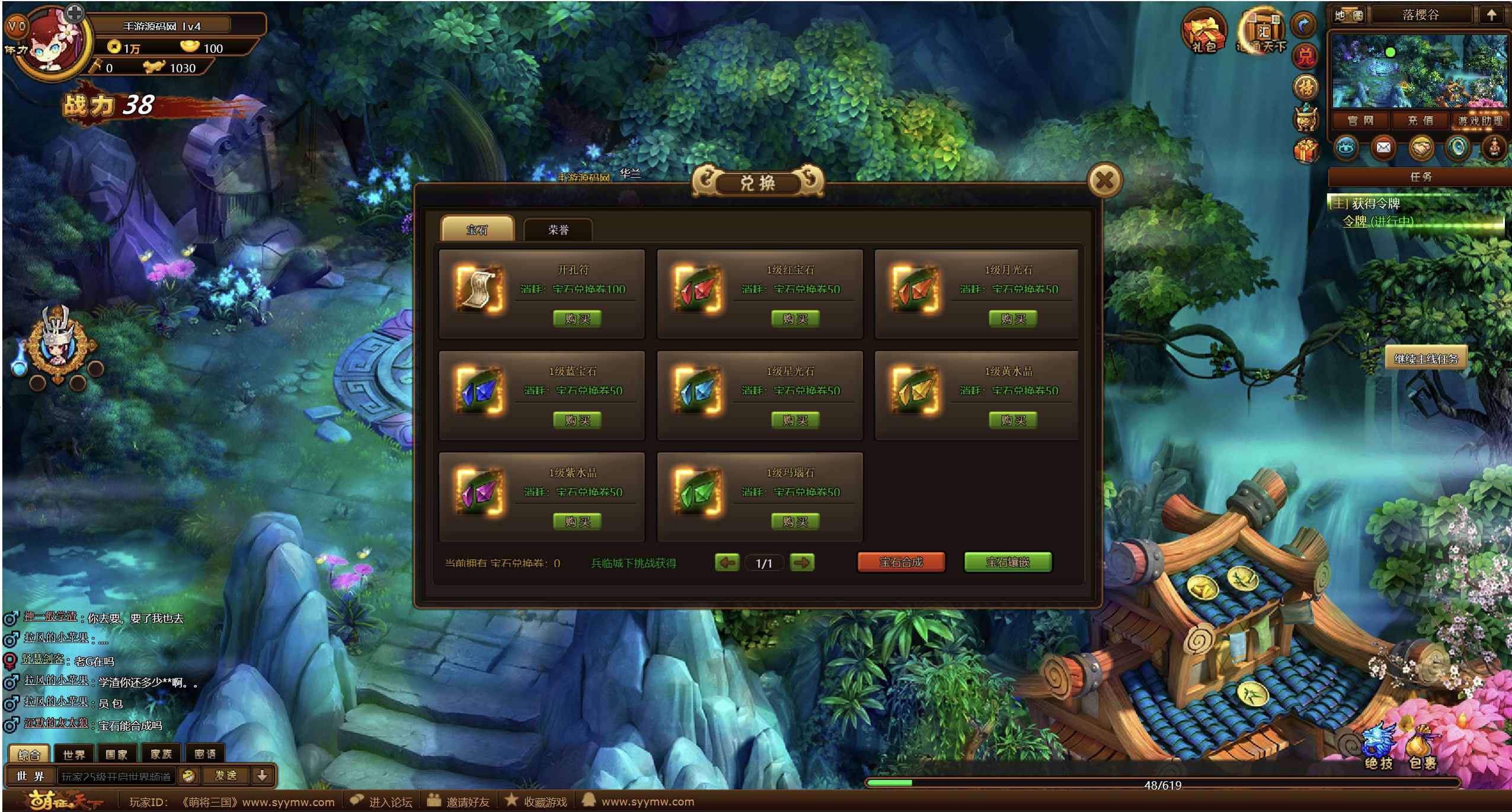Buy the 1级月光石 gem

pyautogui.click(x=1013, y=319)
